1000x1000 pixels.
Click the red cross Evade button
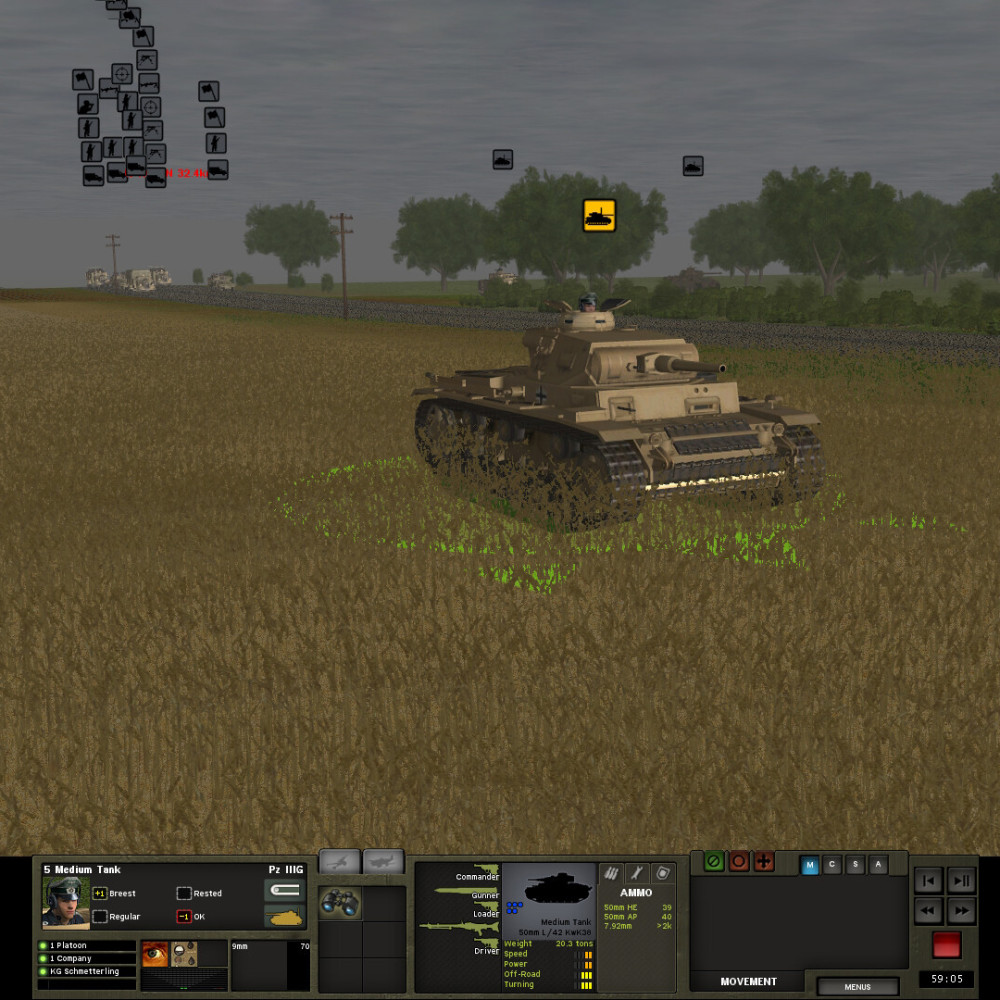(764, 862)
